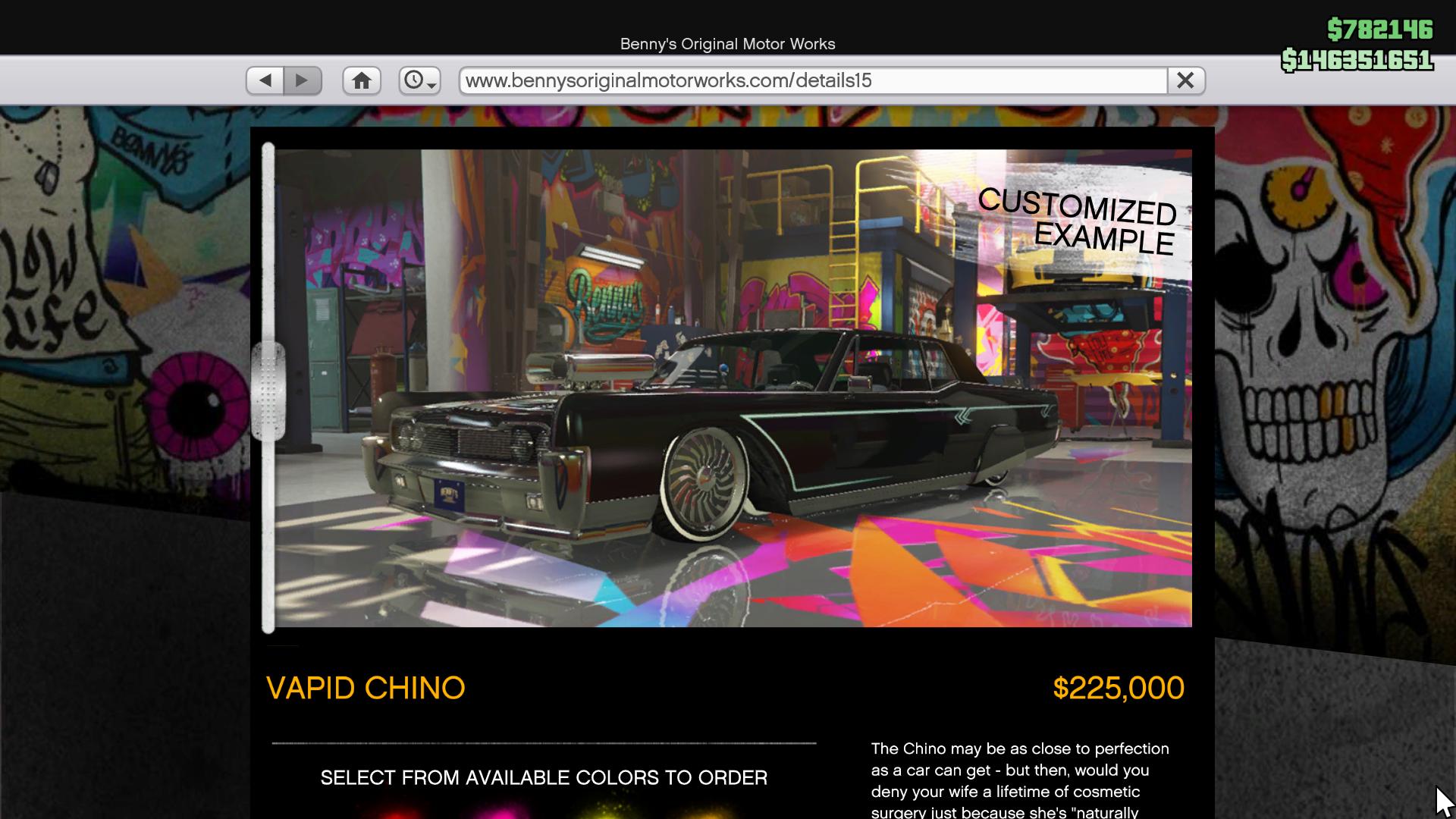Click the VAPID CHINO title link
This screenshot has width=1456, height=819.
click(366, 688)
